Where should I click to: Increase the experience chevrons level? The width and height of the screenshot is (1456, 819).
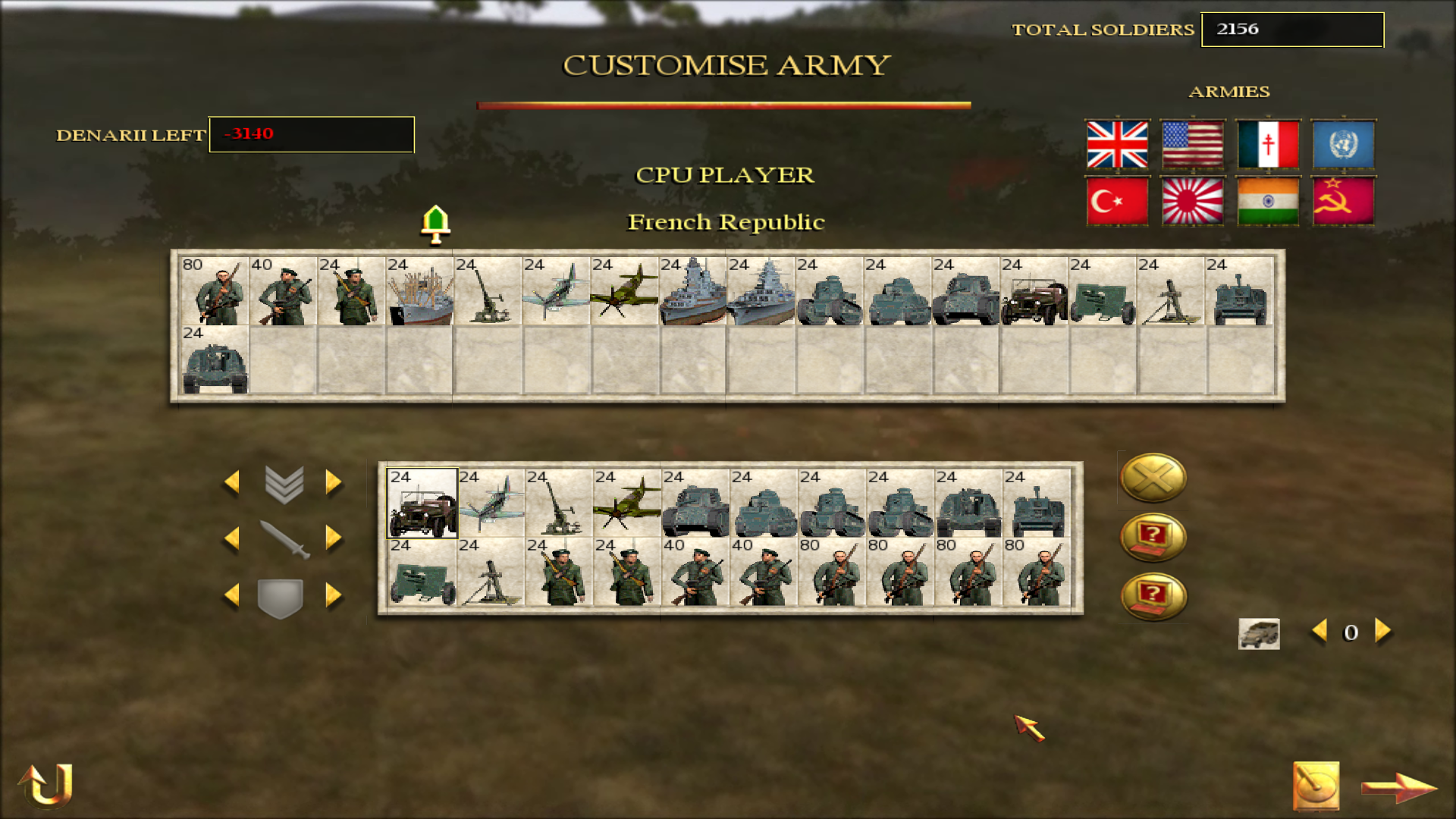(x=334, y=482)
